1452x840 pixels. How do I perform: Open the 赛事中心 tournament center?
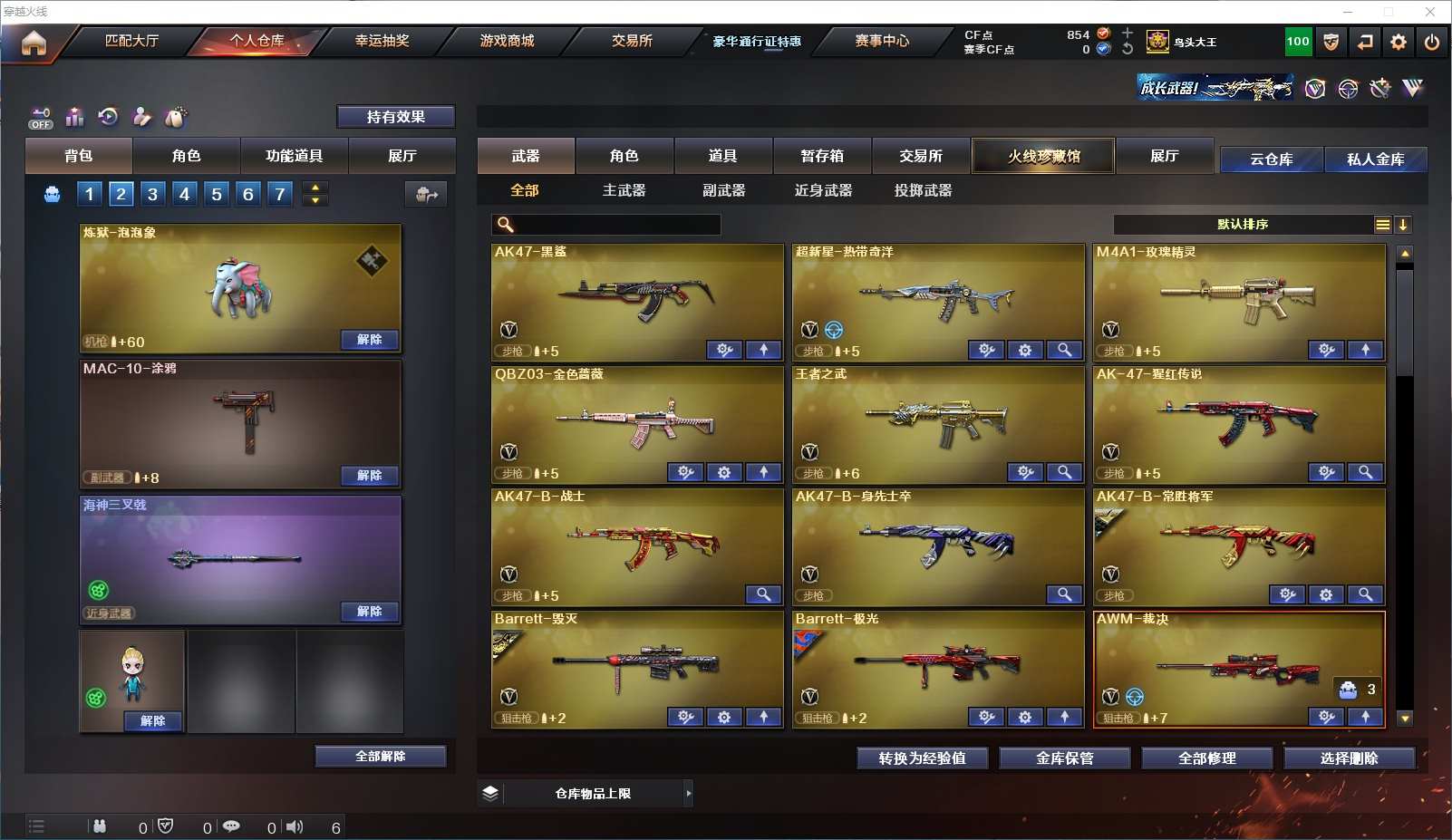point(881,41)
